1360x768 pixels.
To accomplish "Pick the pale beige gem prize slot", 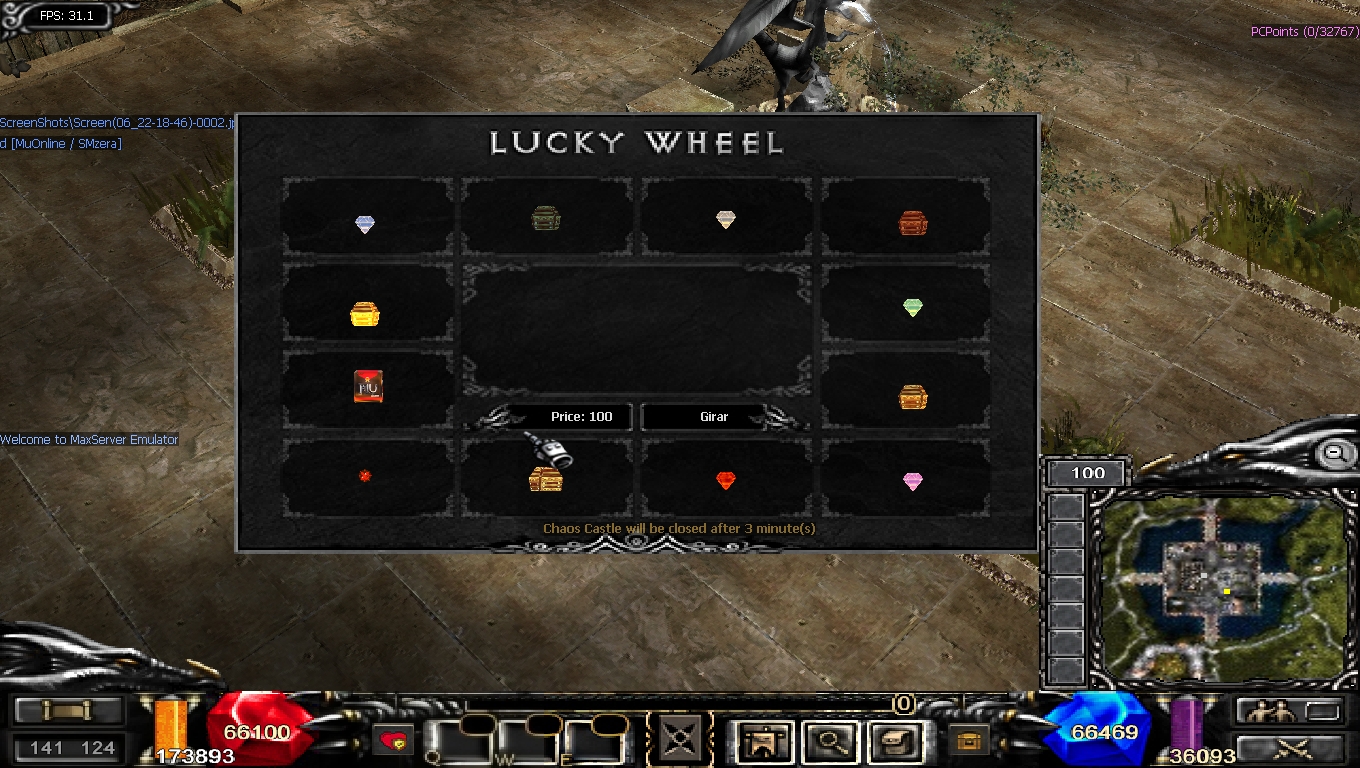I will [726, 220].
